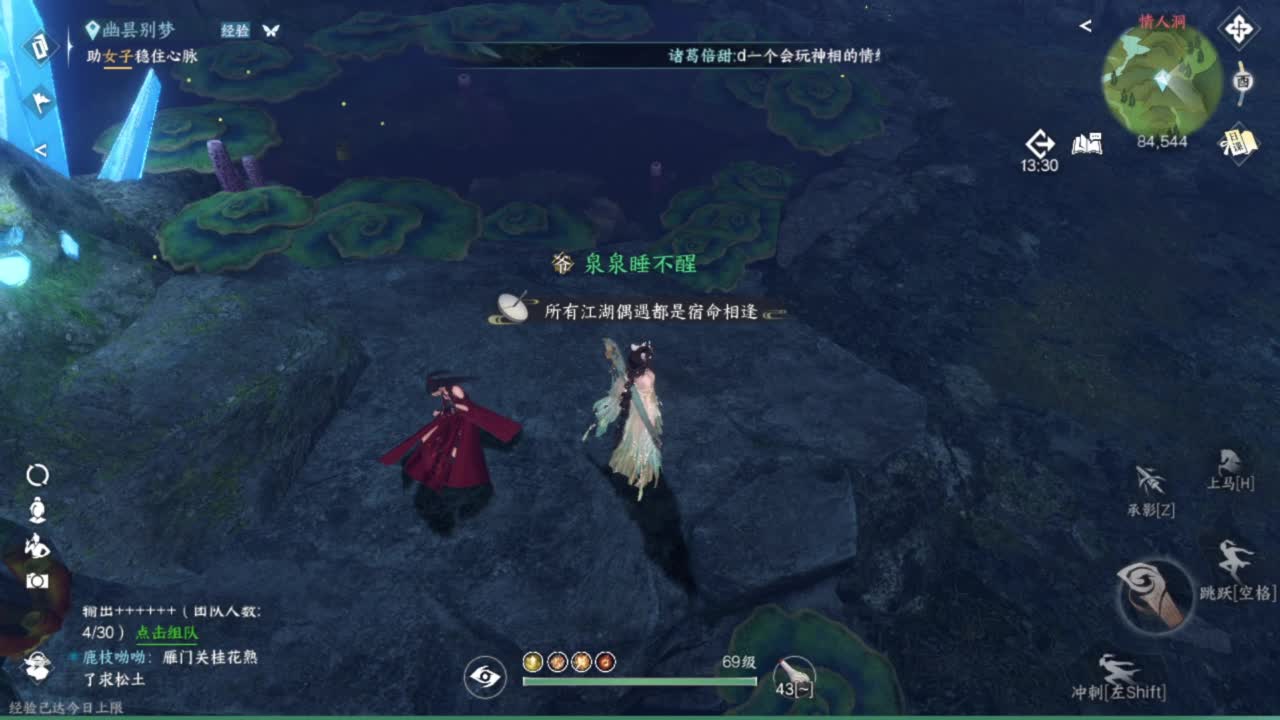The height and width of the screenshot is (720, 1280).
Task: Open the handbook book icon near the minimap
Action: pos(1087,144)
